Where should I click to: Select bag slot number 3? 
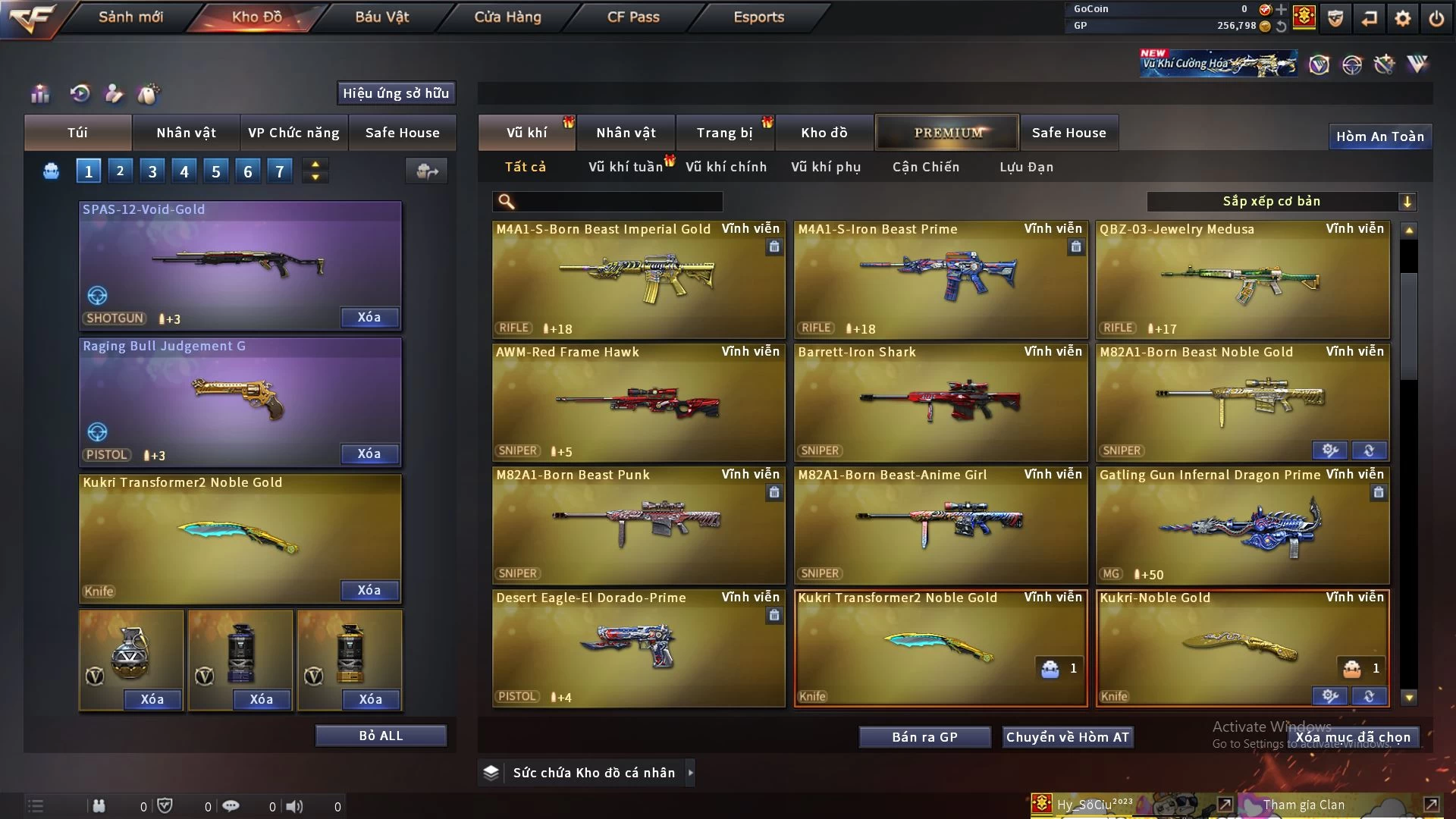pyautogui.click(x=152, y=171)
